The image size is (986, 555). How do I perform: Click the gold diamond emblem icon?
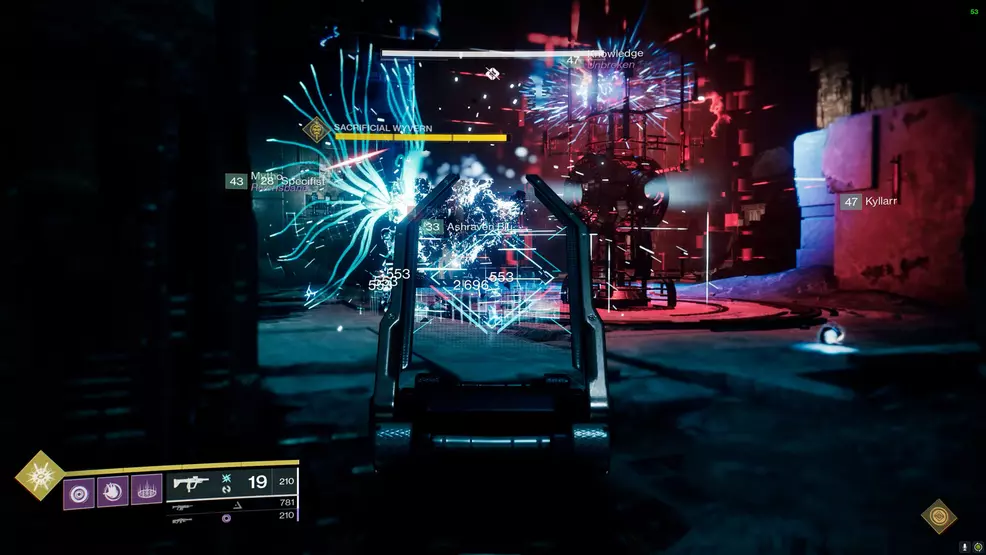938,516
